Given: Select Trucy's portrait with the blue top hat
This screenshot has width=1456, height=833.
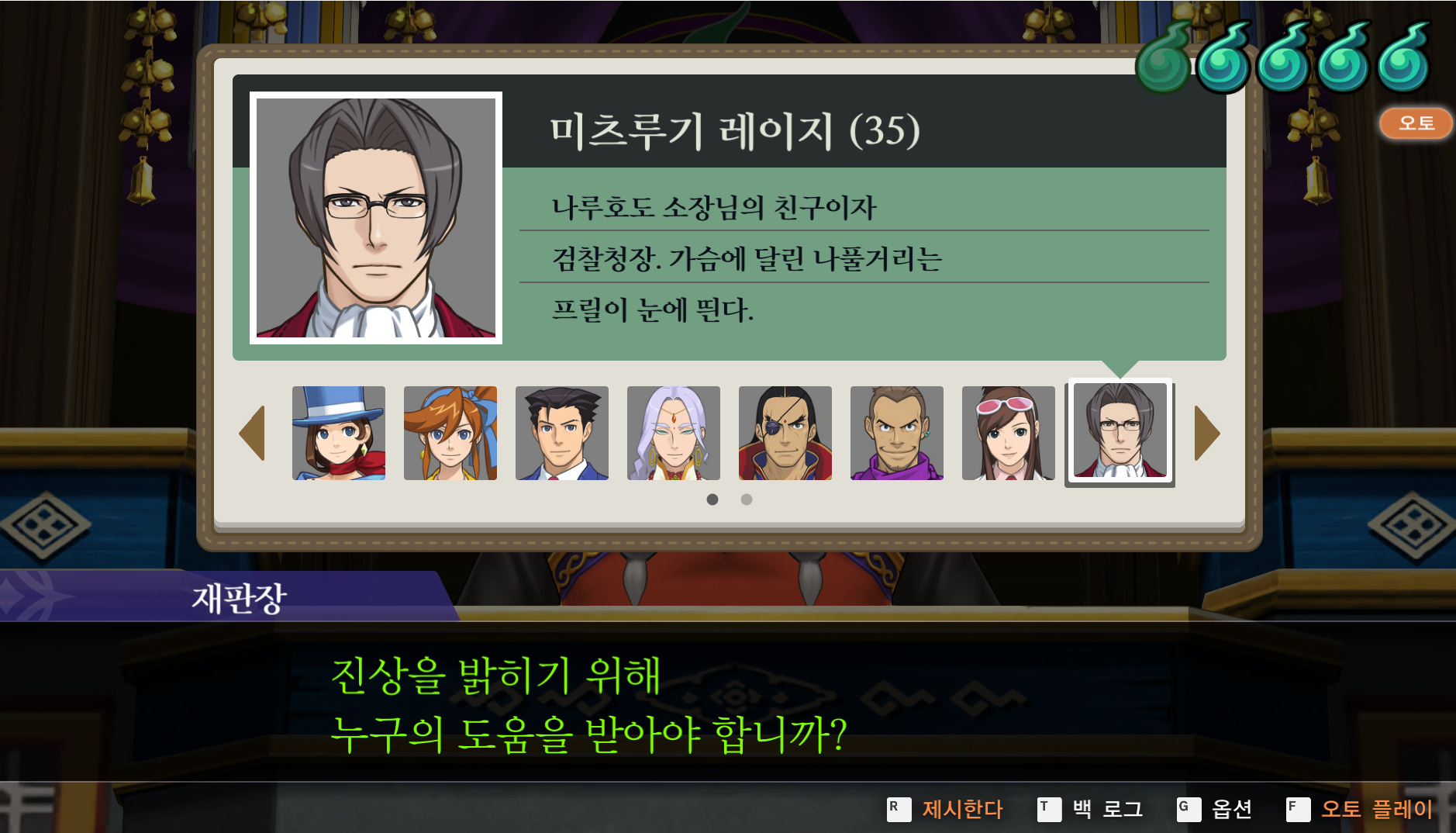Looking at the screenshot, I should 340,433.
